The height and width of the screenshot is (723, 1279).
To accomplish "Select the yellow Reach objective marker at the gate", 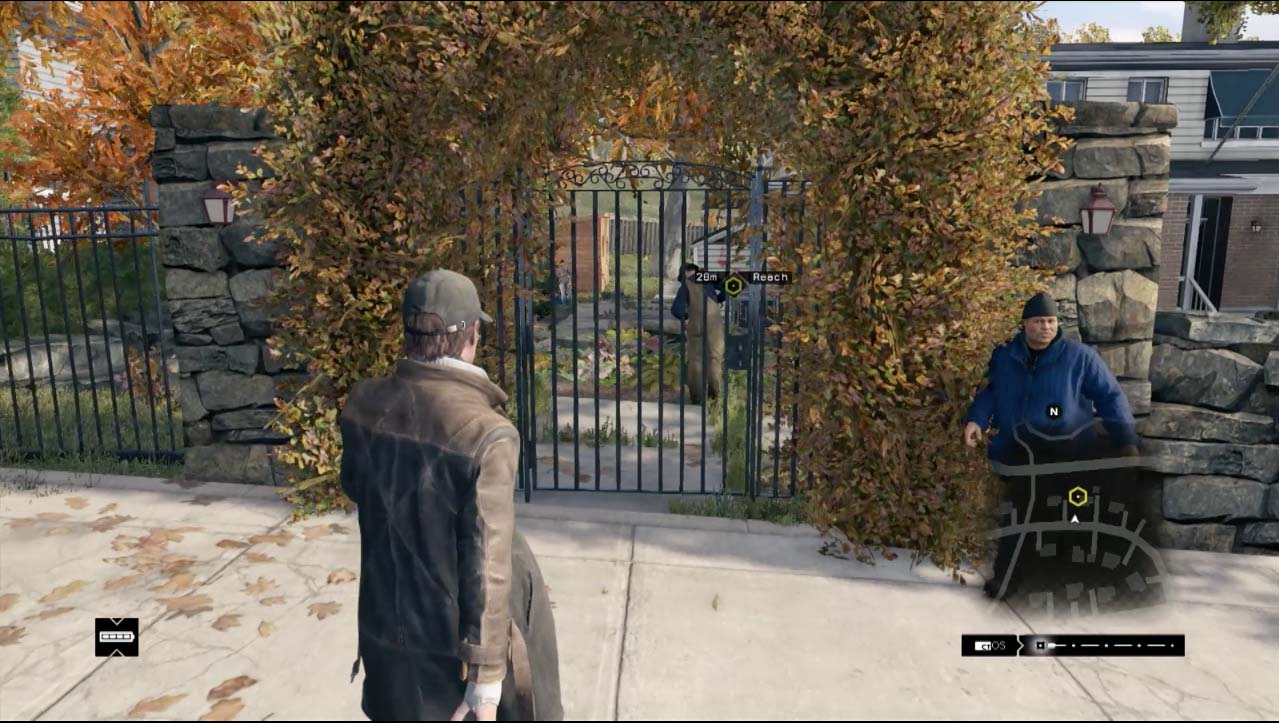I will click(733, 285).
